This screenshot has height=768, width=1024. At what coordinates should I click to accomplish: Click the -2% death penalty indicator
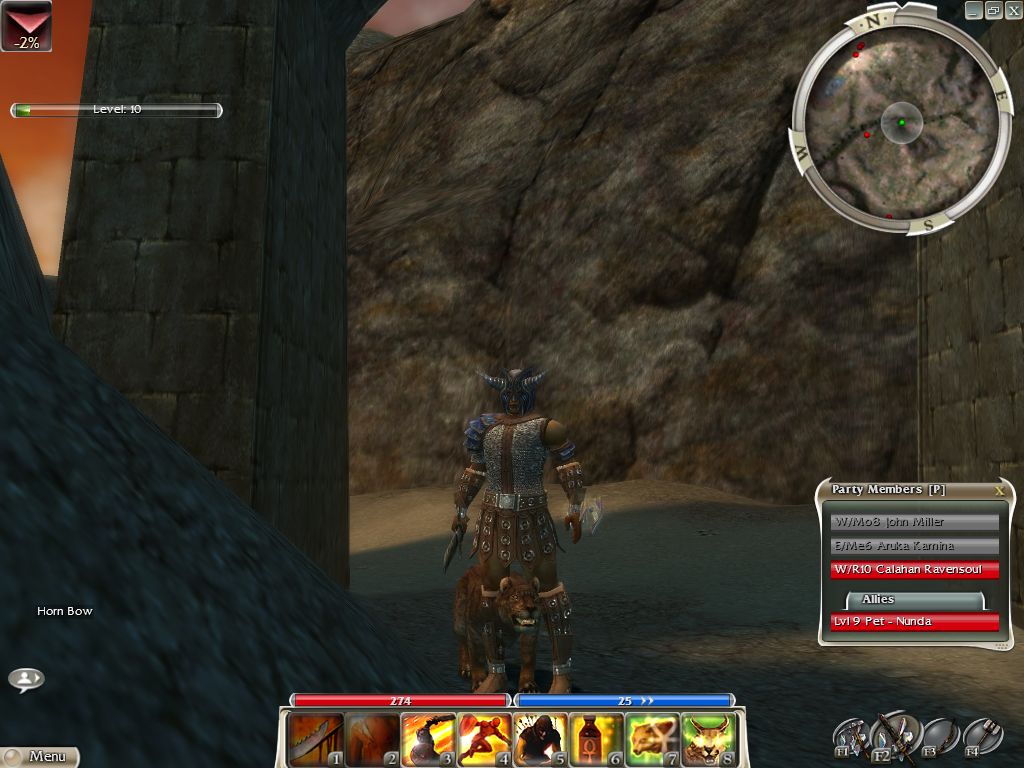click(26, 26)
